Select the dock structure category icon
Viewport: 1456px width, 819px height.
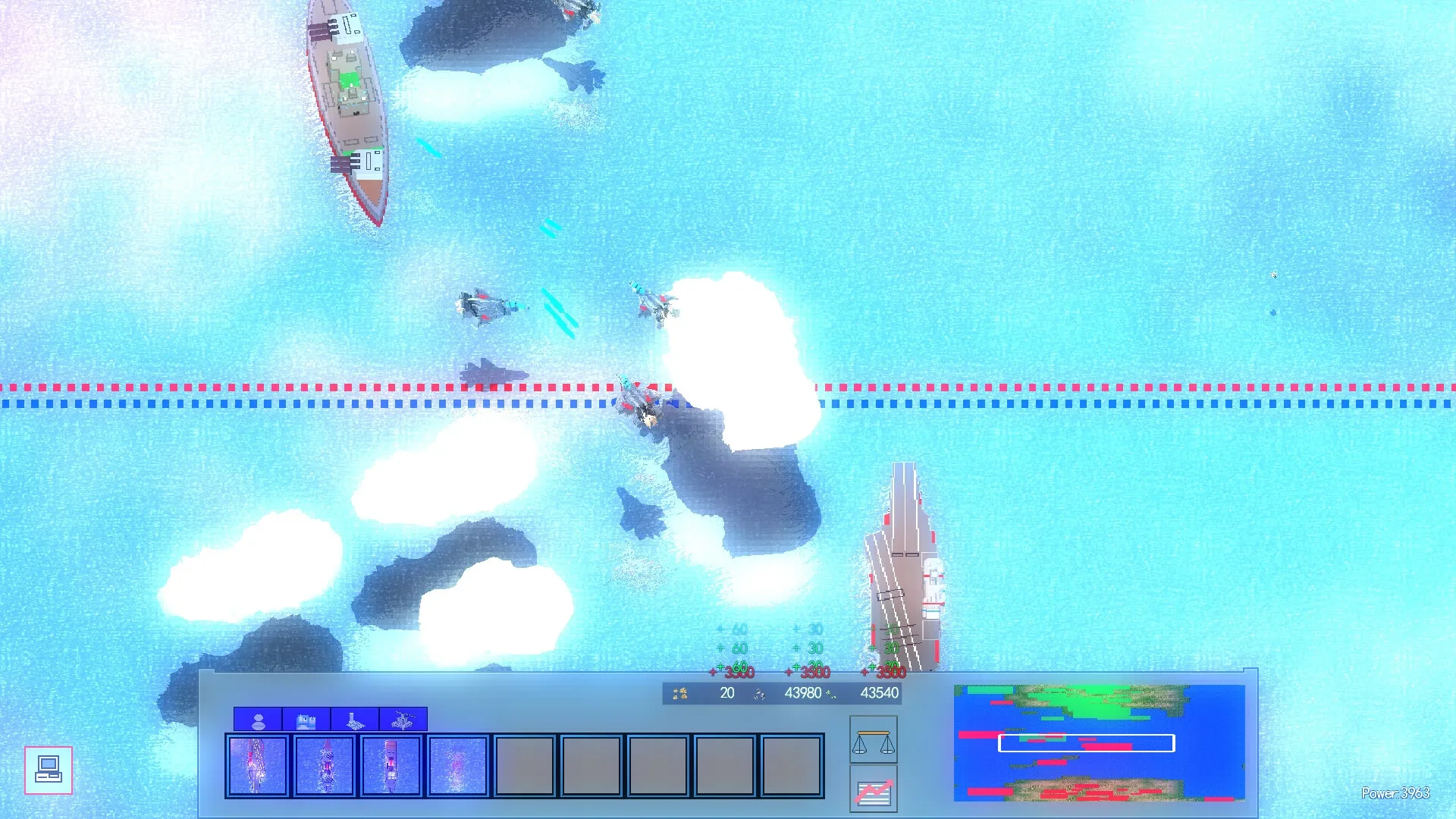pos(353,719)
